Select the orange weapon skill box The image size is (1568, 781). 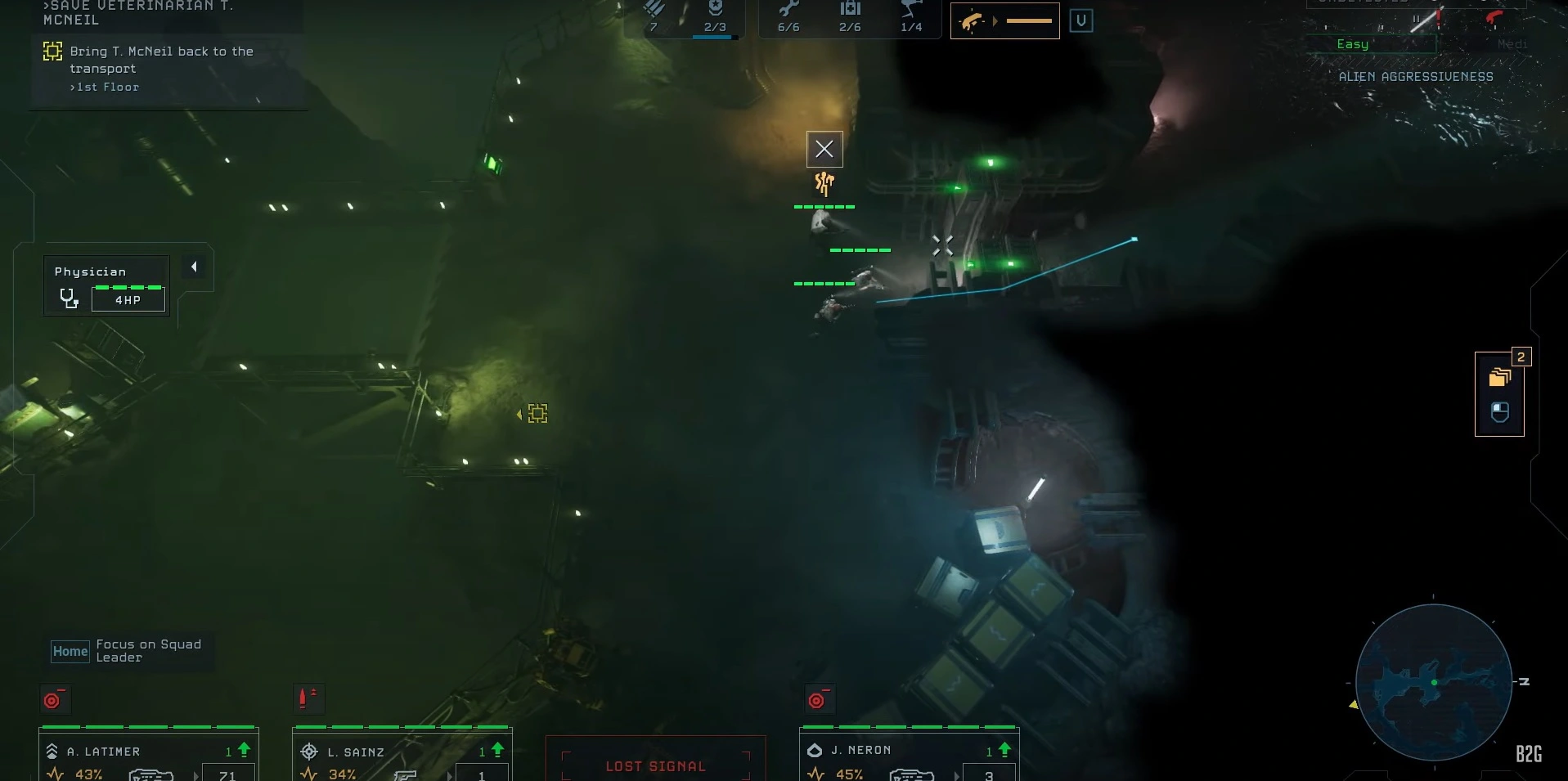tap(1004, 21)
